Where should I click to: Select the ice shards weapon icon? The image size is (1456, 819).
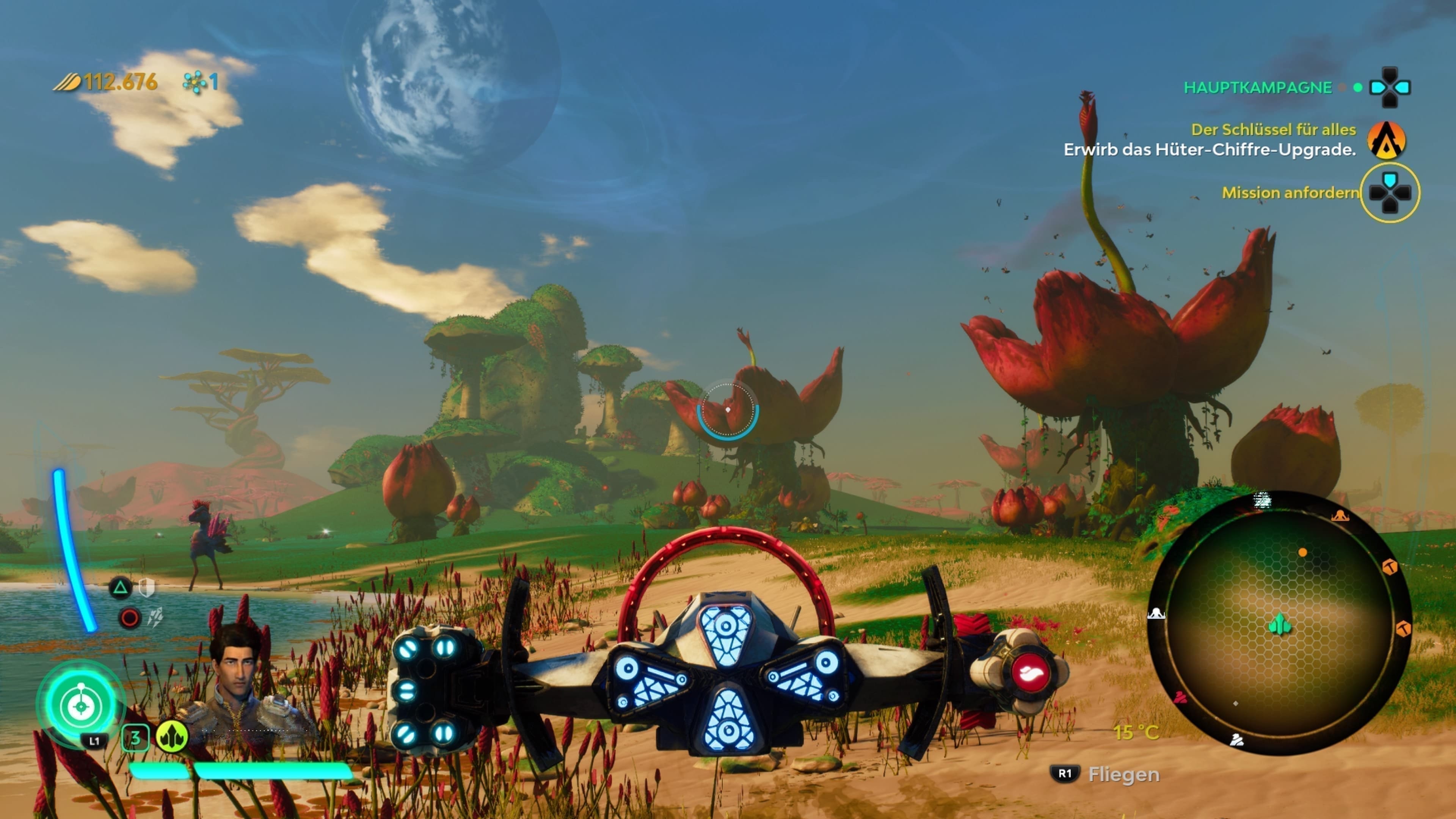155,617
